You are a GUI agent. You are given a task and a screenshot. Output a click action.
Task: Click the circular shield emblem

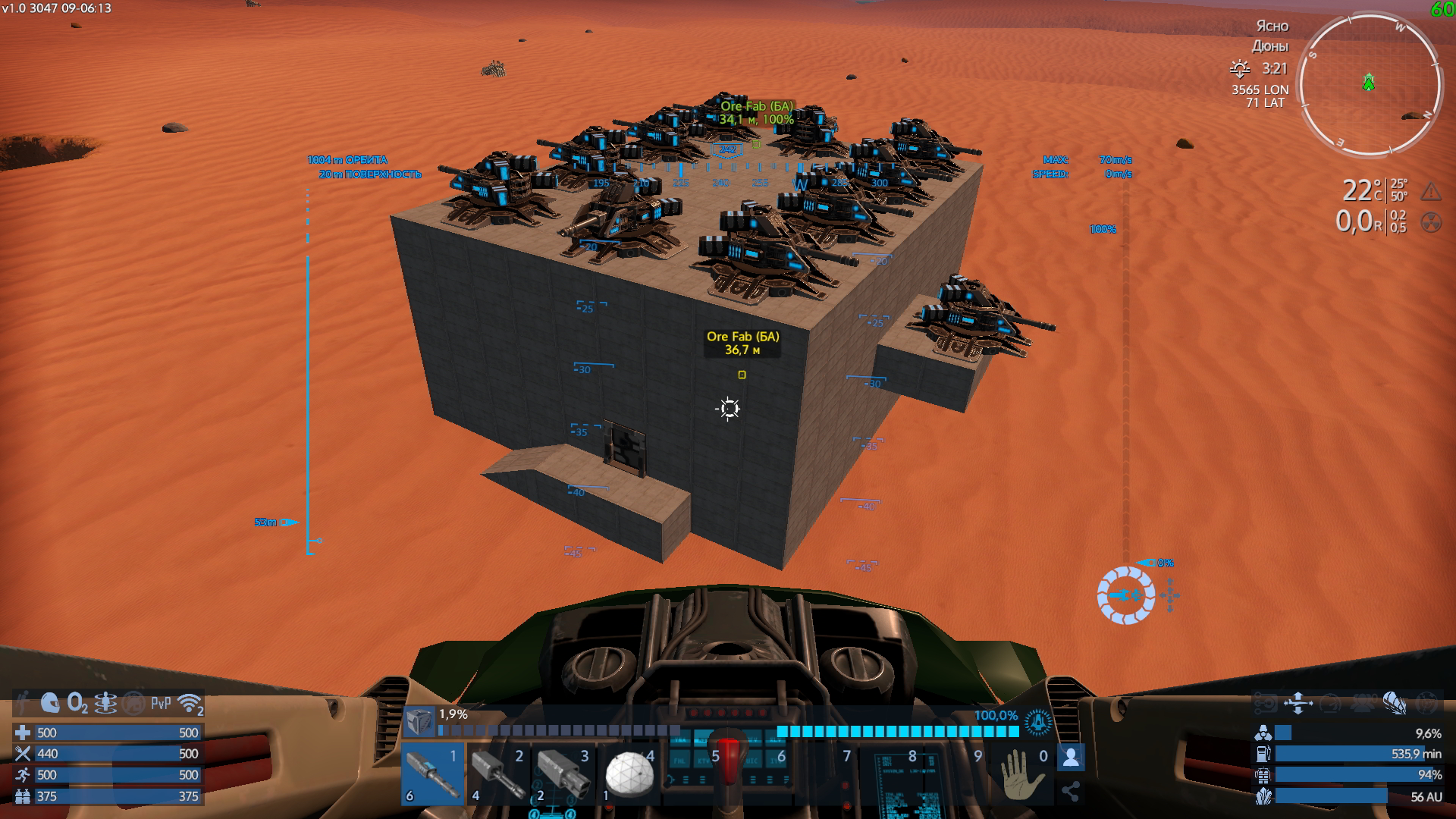pos(1037,723)
